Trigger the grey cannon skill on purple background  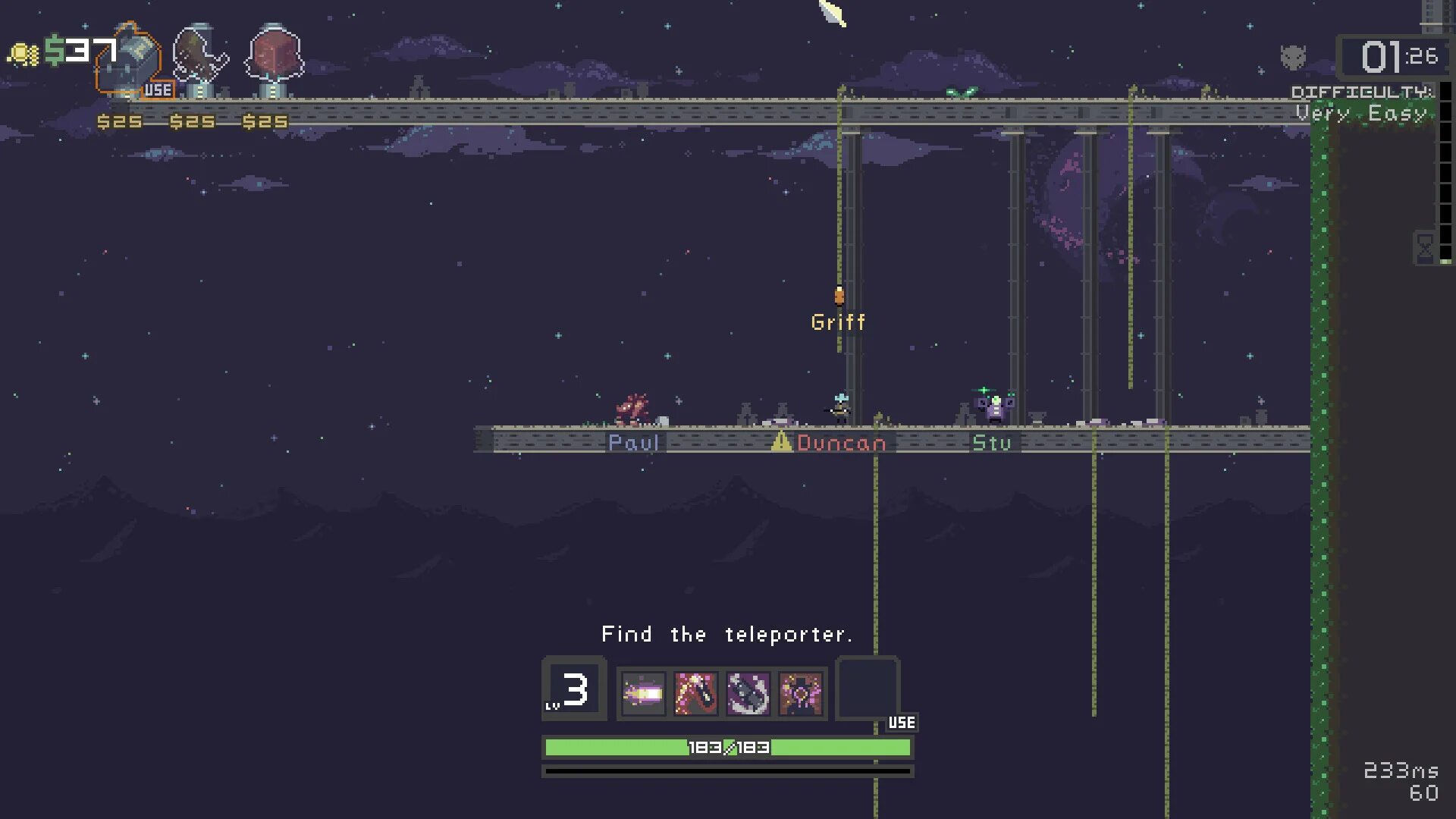748,693
